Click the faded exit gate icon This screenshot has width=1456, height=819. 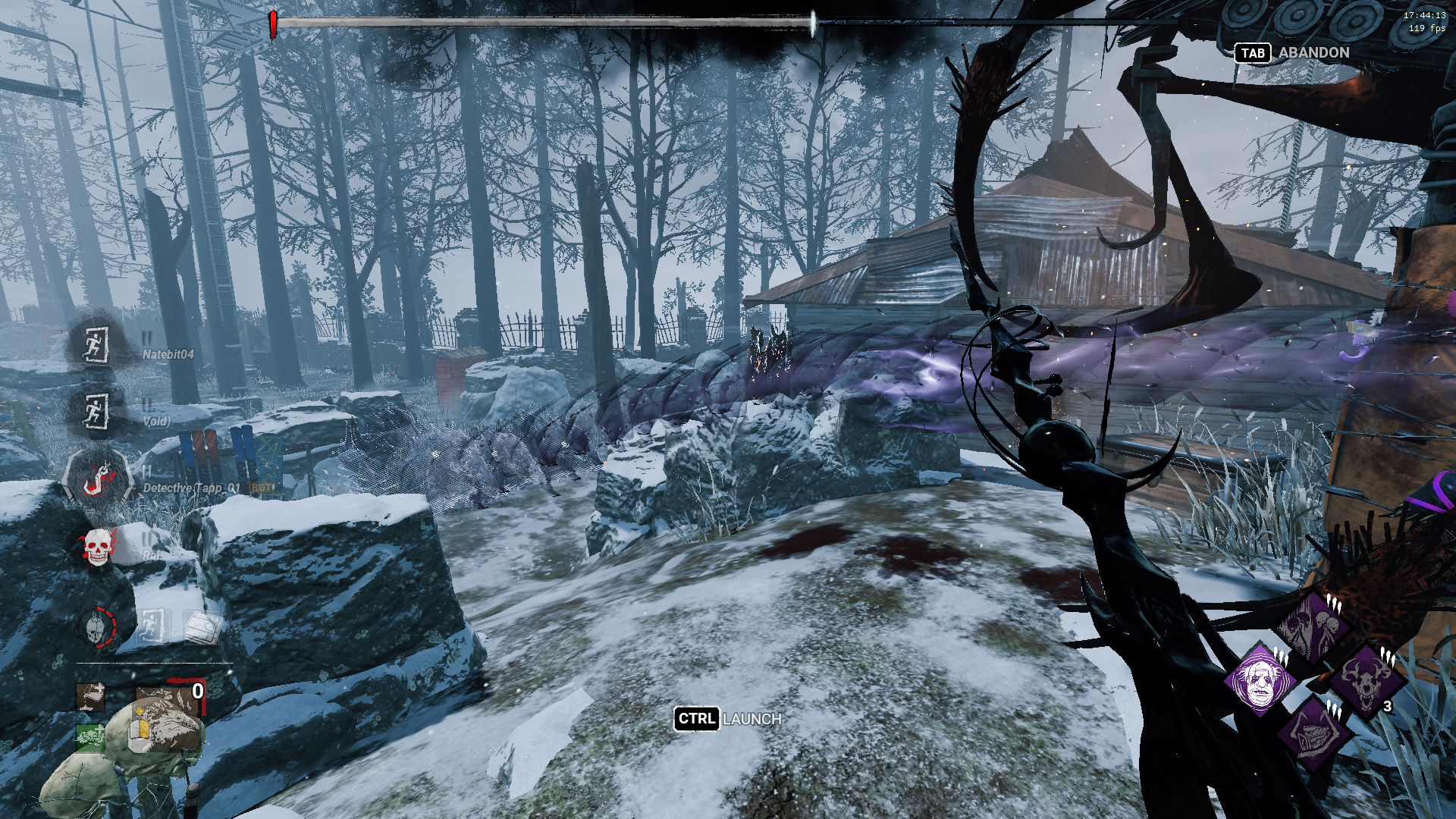[x=153, y=626]
